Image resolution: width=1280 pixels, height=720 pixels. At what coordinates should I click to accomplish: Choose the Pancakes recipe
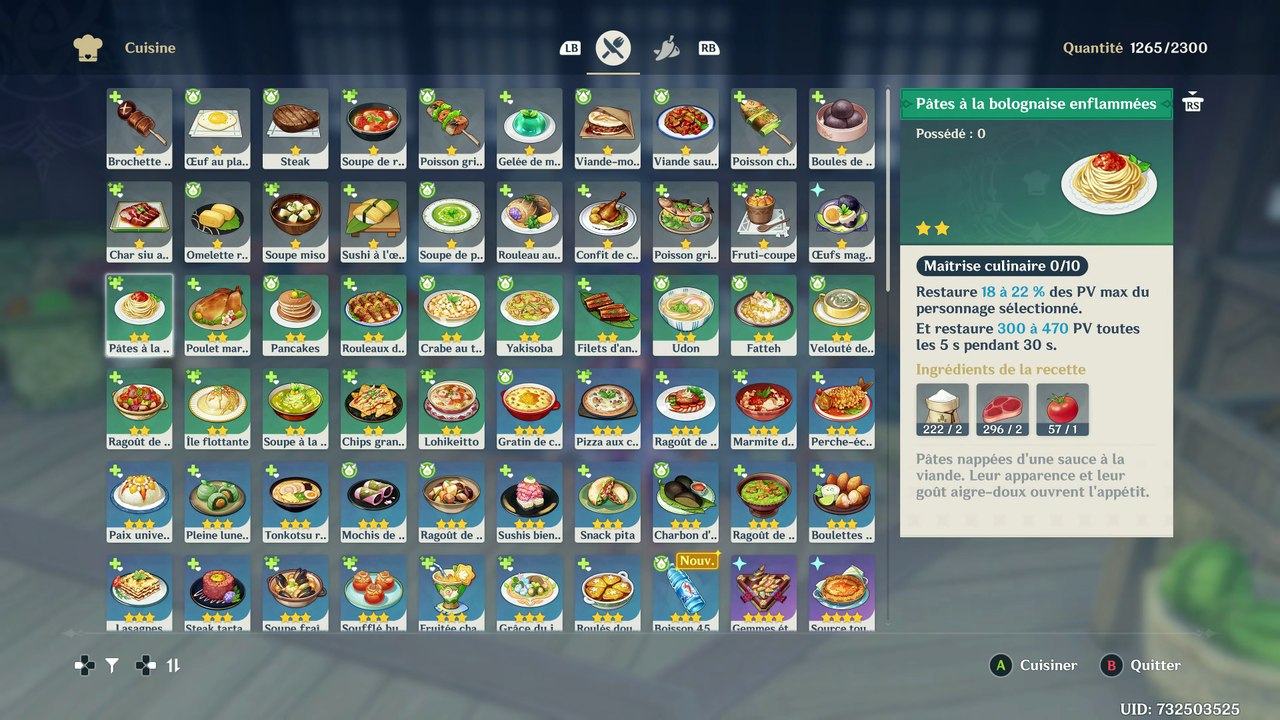(295, 315)
